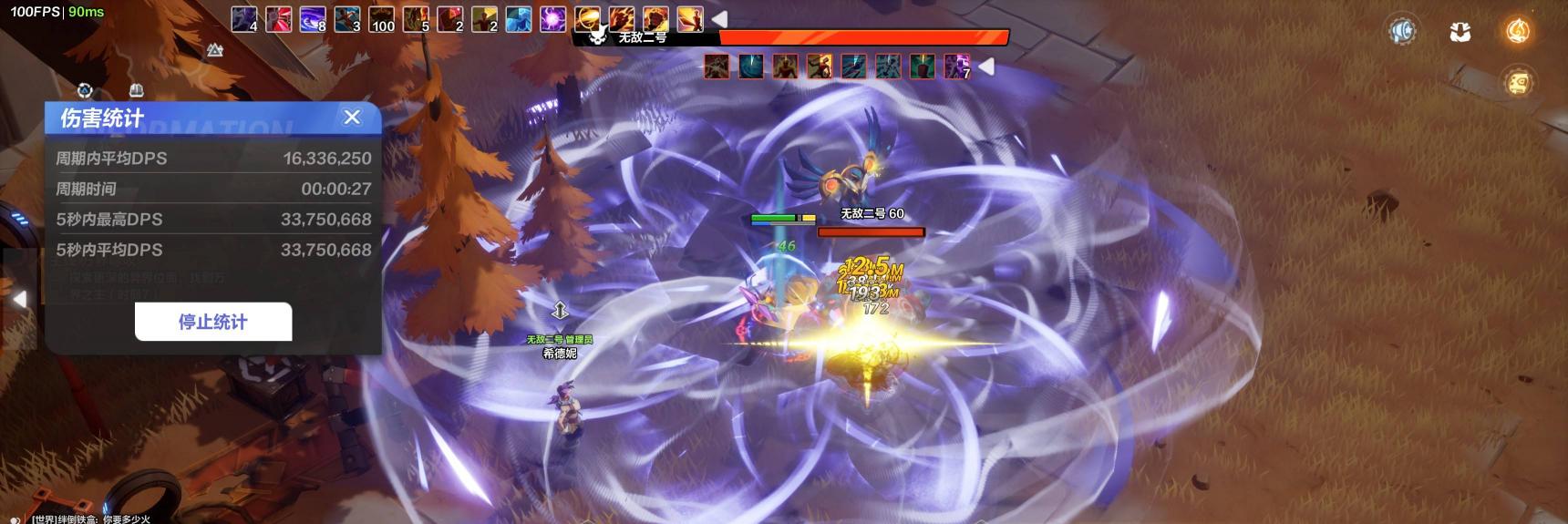1568x524 pixels.
Task: Open the white backpack bag icon
Action: click(x=1460, y=32)
